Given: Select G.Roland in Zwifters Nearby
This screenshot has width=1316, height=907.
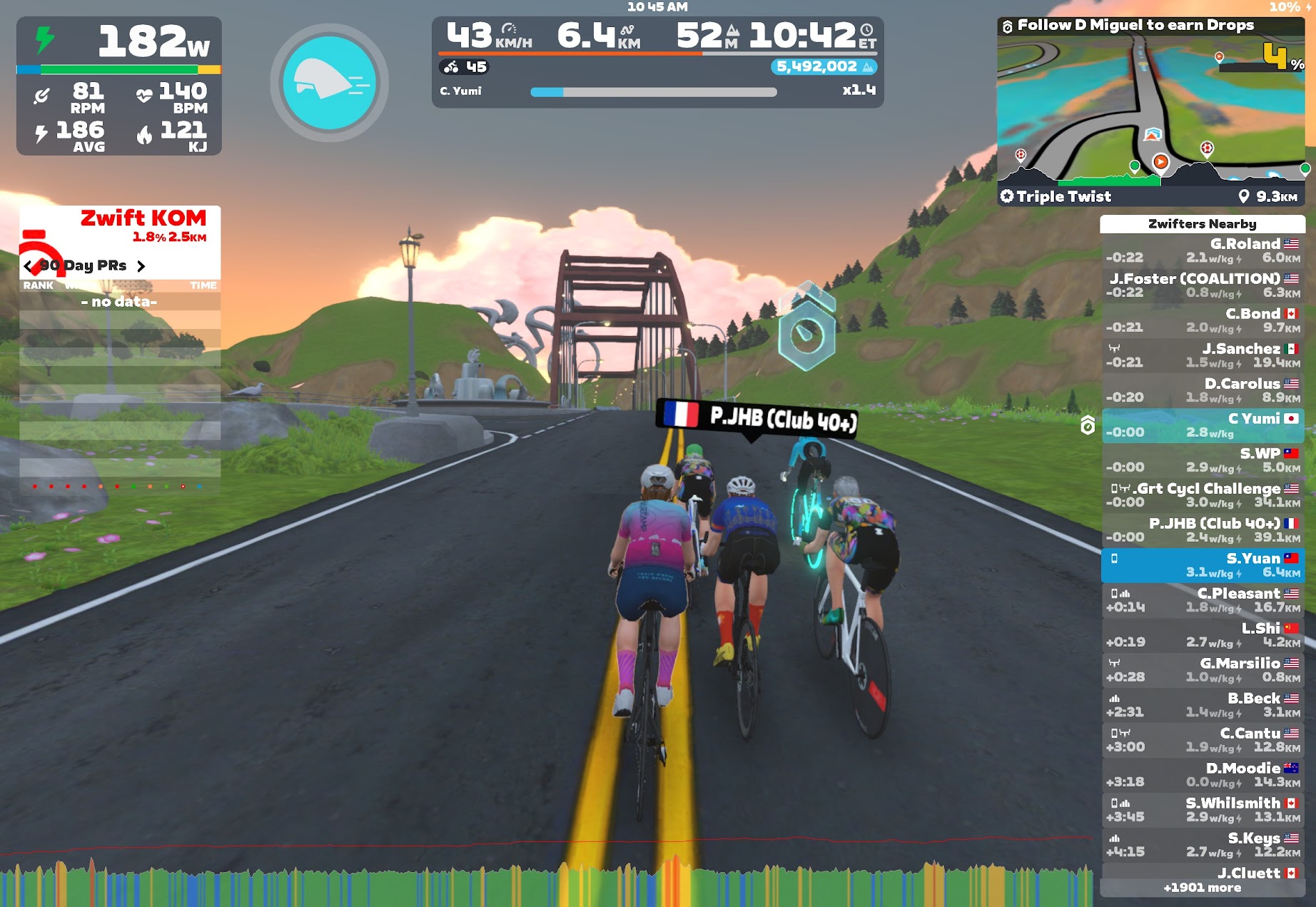Looking at the screenshot, I should (1203, 250).
